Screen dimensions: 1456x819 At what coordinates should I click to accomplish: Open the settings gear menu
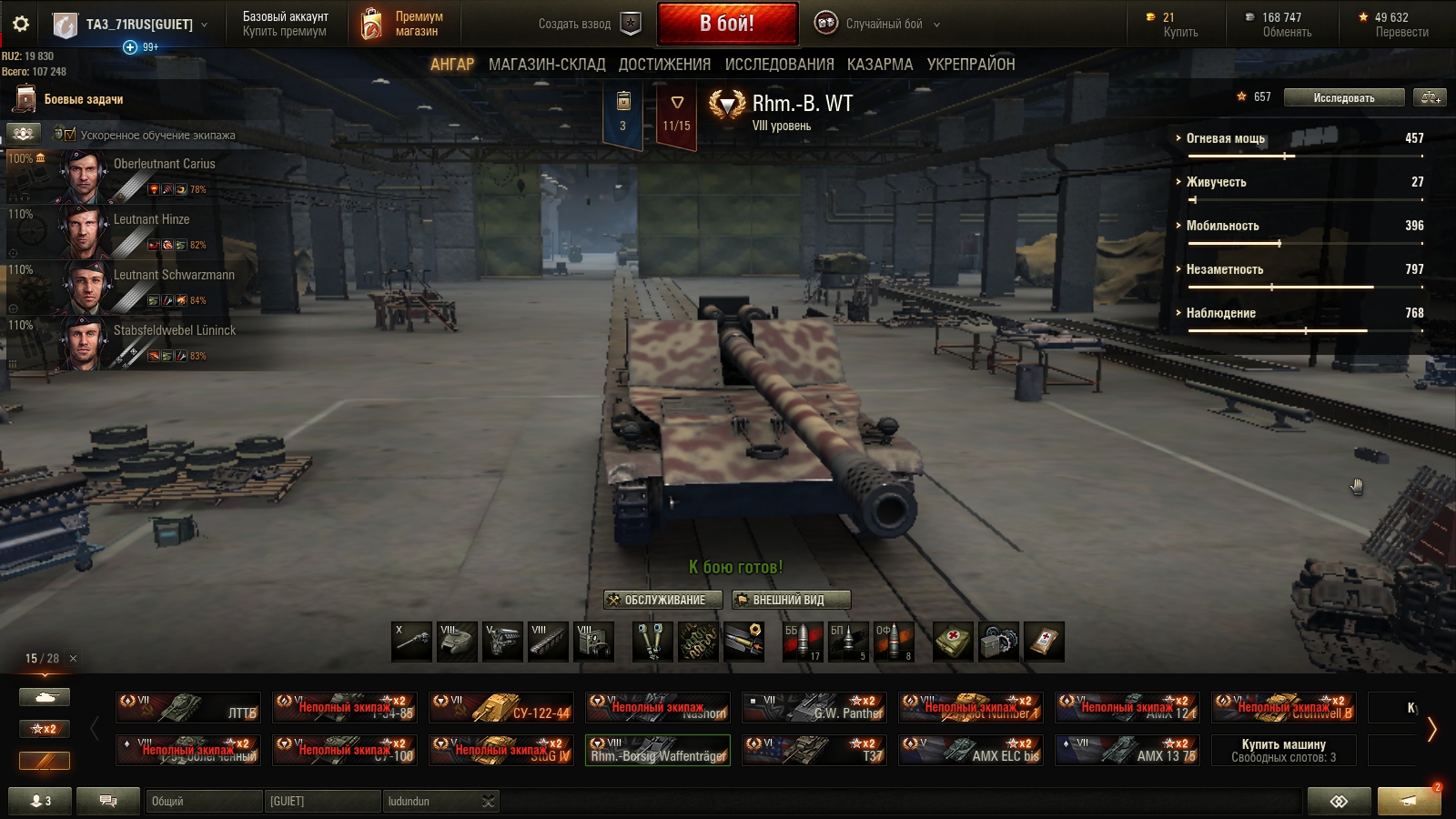point(21,25)
